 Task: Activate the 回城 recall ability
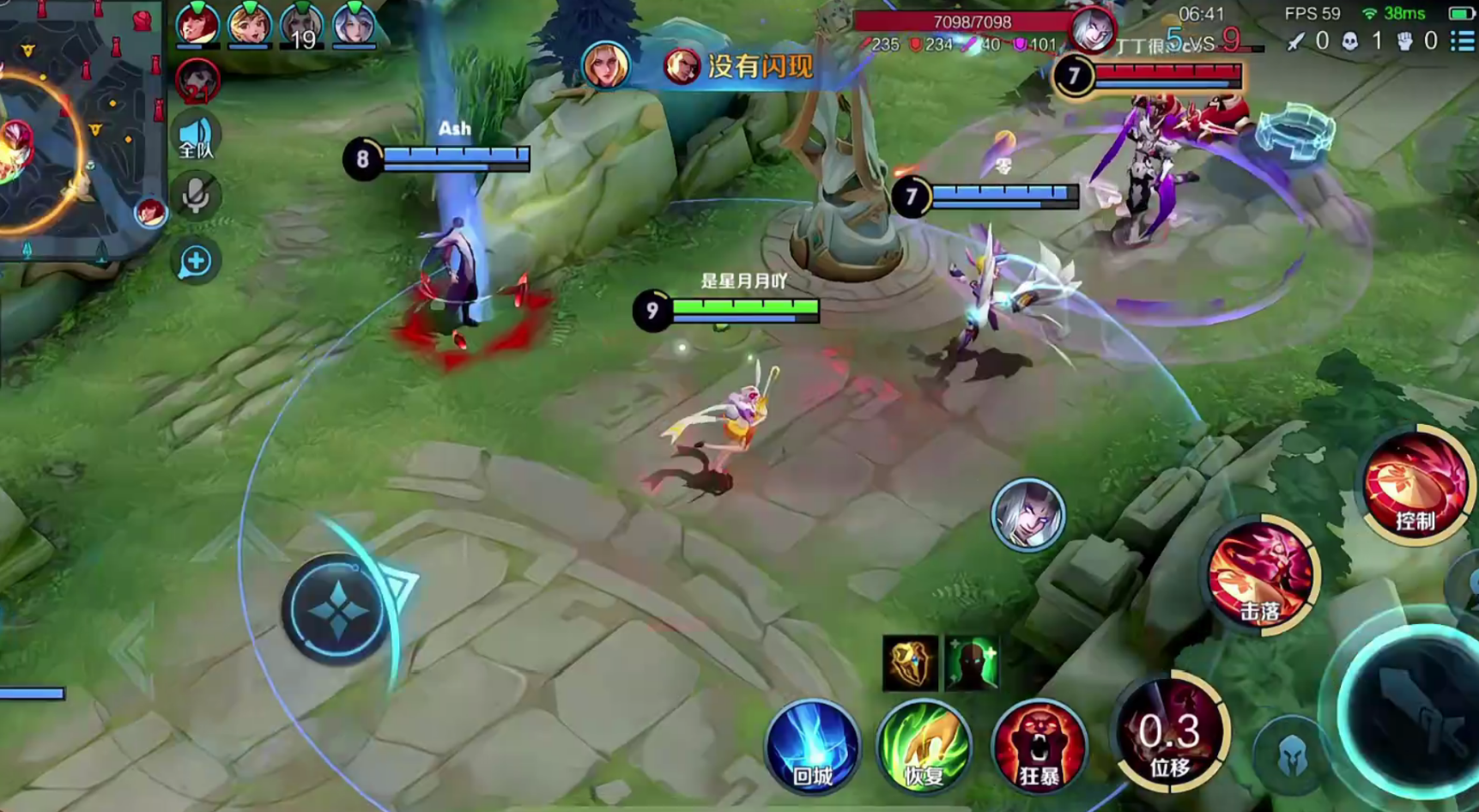[x=812, y=745]
